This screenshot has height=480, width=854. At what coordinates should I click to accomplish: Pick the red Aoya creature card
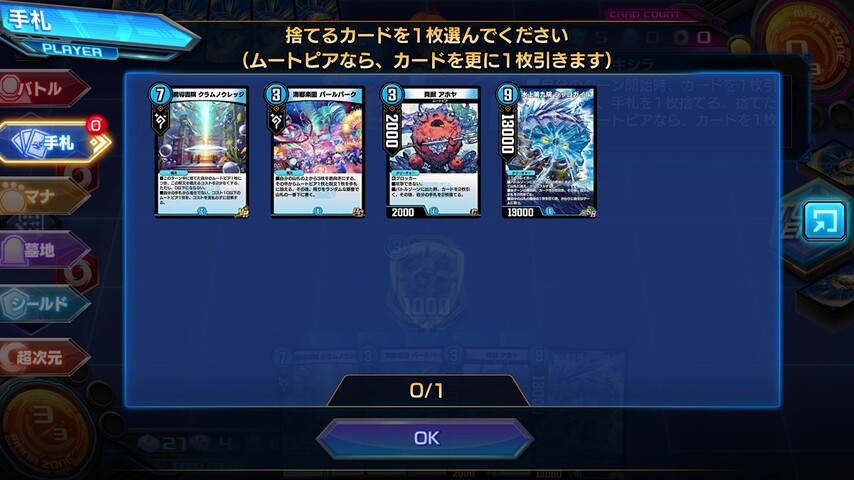point(432,151)
